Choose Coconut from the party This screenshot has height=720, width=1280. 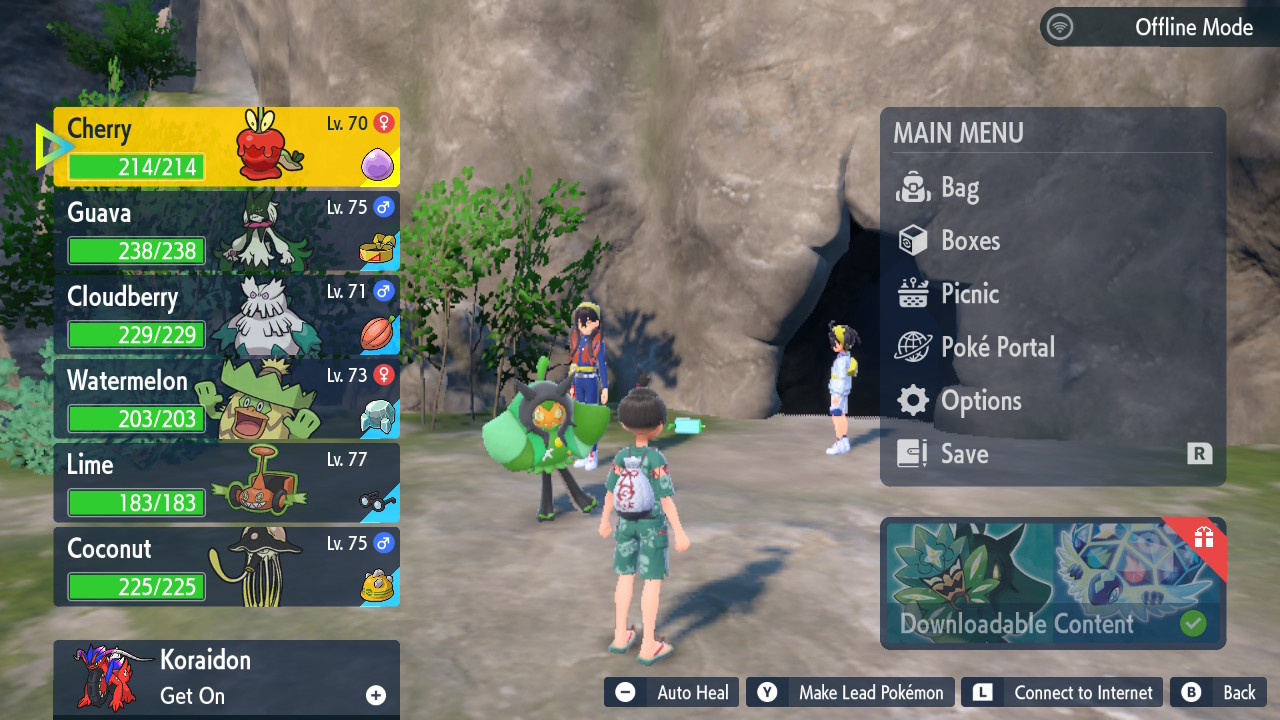coord(226,567)
